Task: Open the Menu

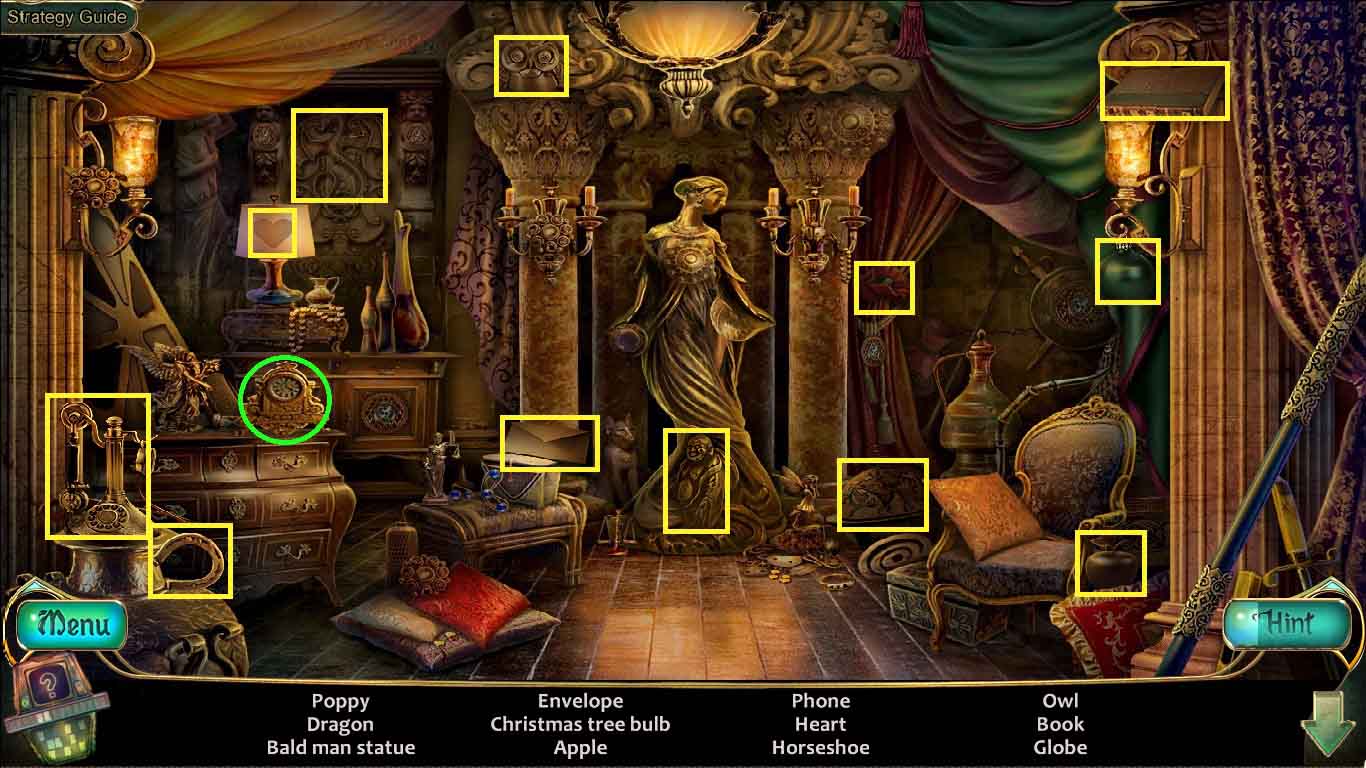Action: tap(72, 624)
